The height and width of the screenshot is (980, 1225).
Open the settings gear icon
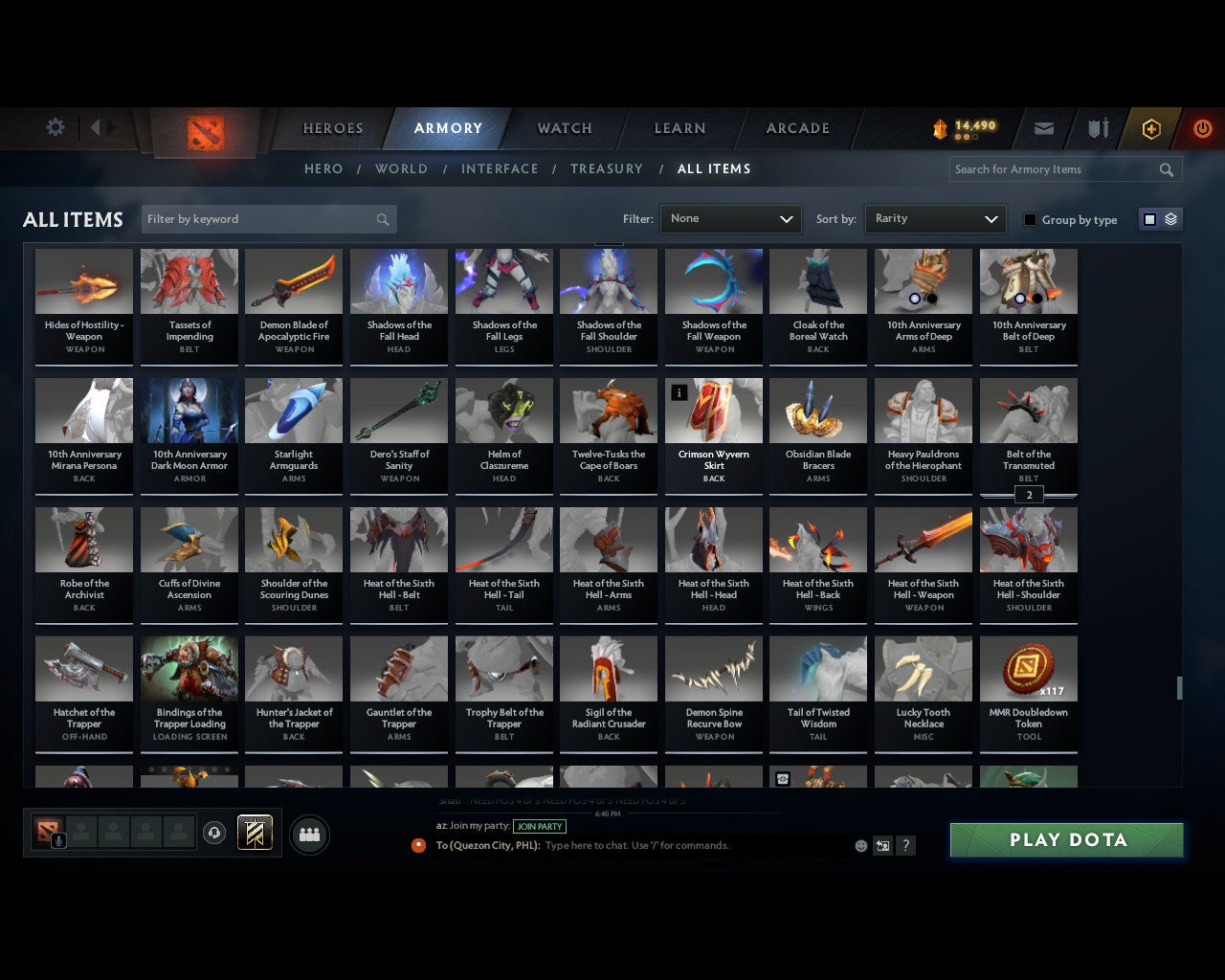click(x=55, y=127)
